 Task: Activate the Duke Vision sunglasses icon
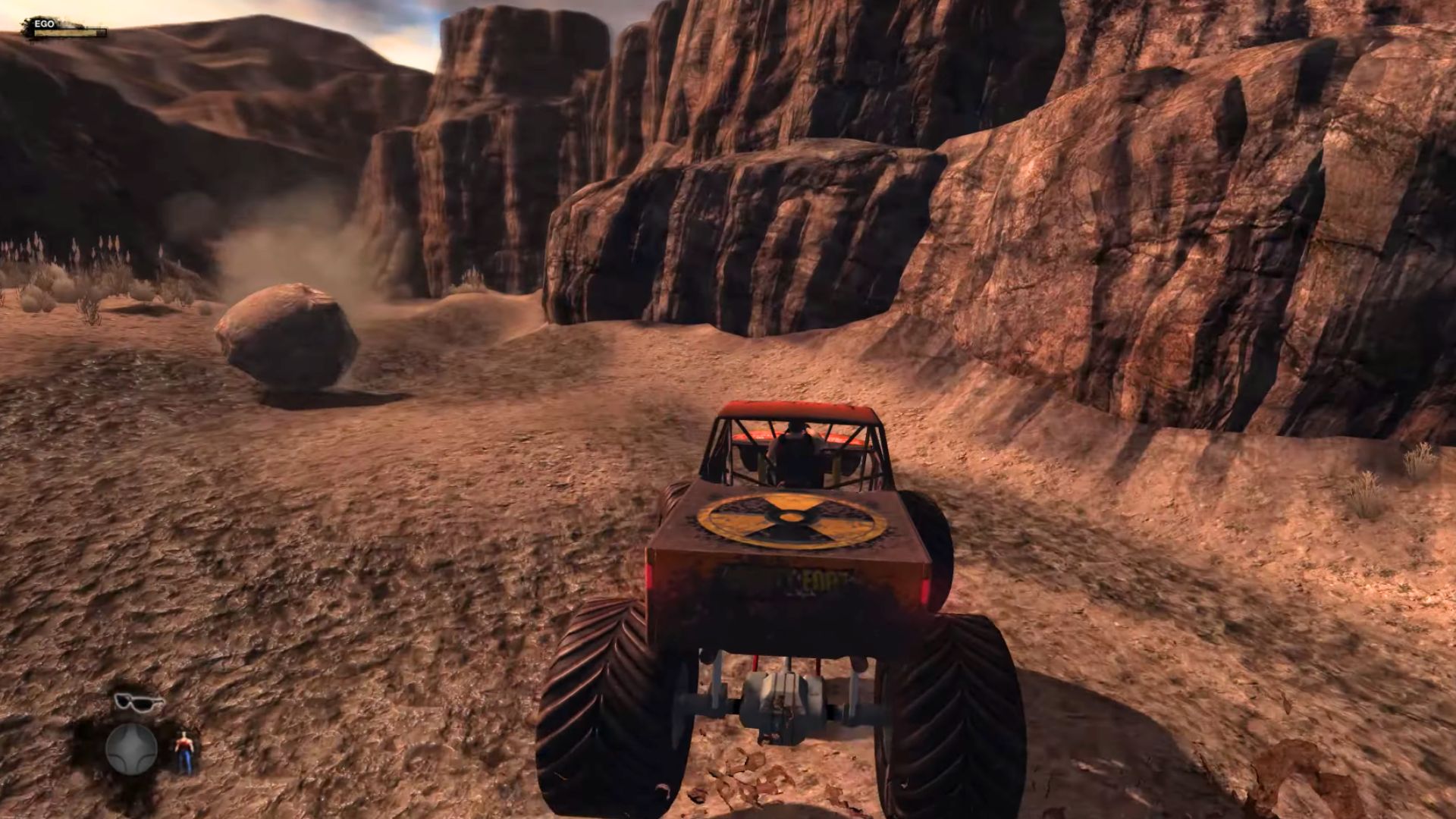point(139,702)
